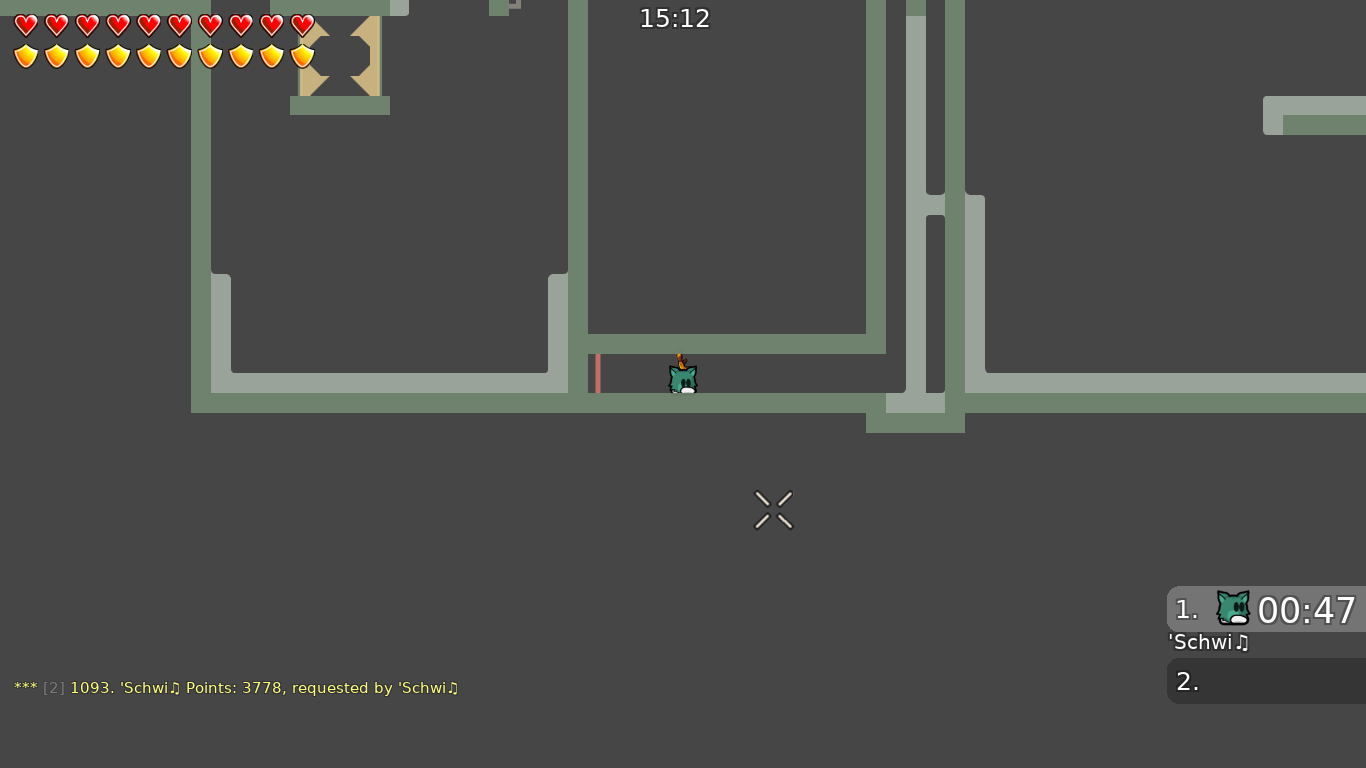This screenshot has width=1366, height=768.
Task: Click the red checkpoint stripe on the floor
Action: (x=598, y=373)
